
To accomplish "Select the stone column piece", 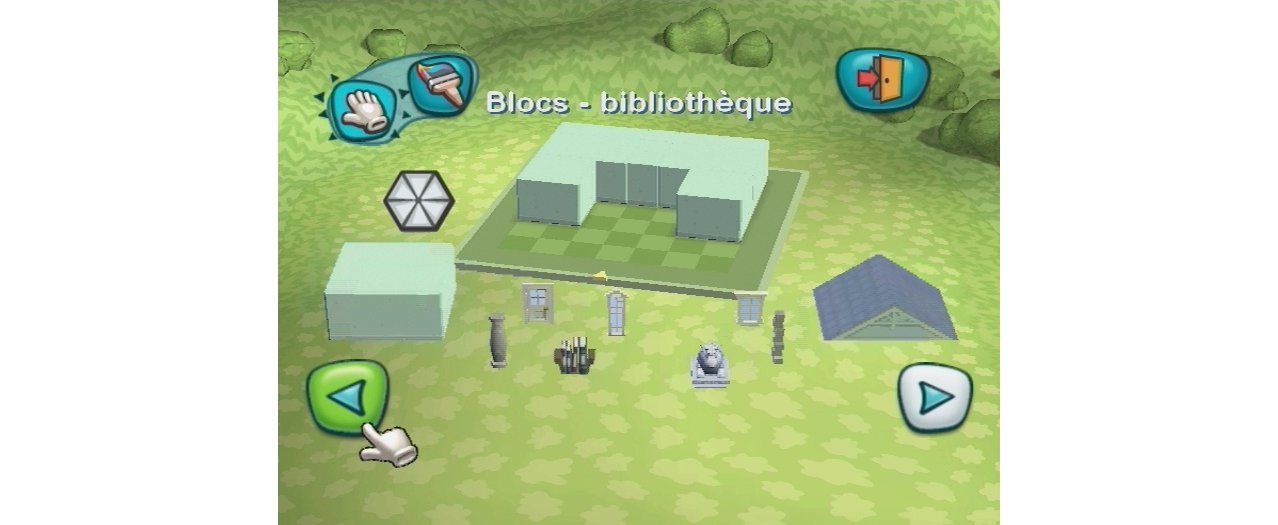I will pos(498,342).
